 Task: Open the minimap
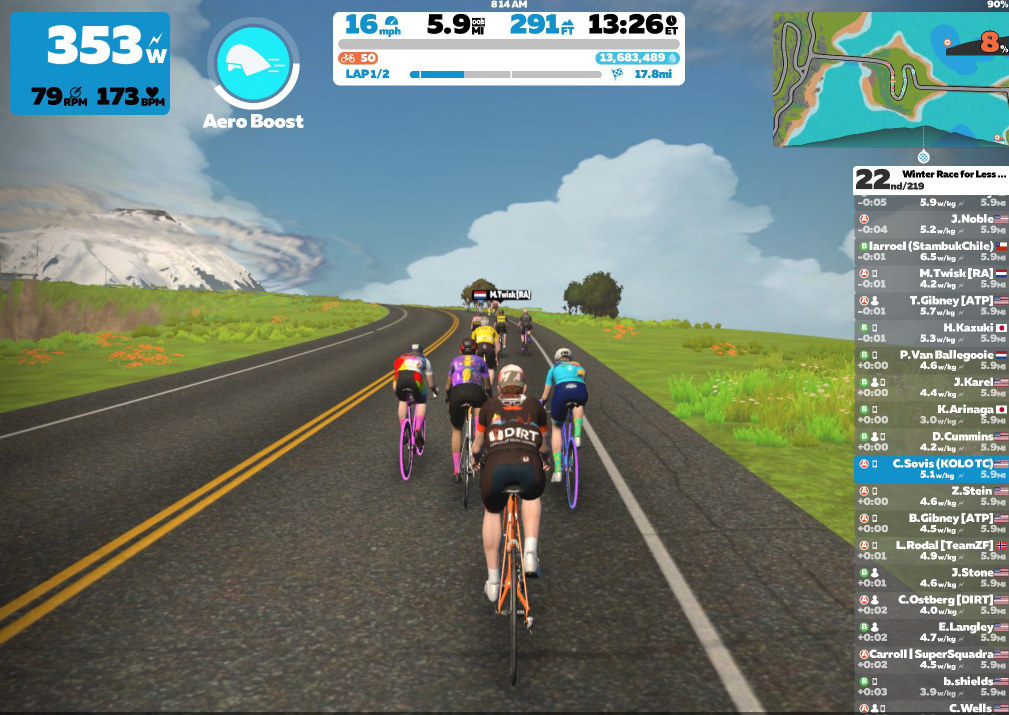pos(890,79)
